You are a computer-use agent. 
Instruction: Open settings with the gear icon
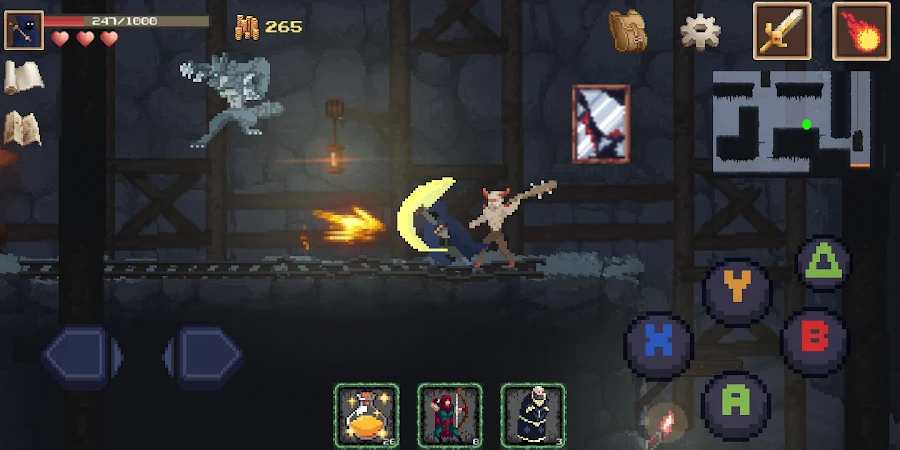point(701,31)
